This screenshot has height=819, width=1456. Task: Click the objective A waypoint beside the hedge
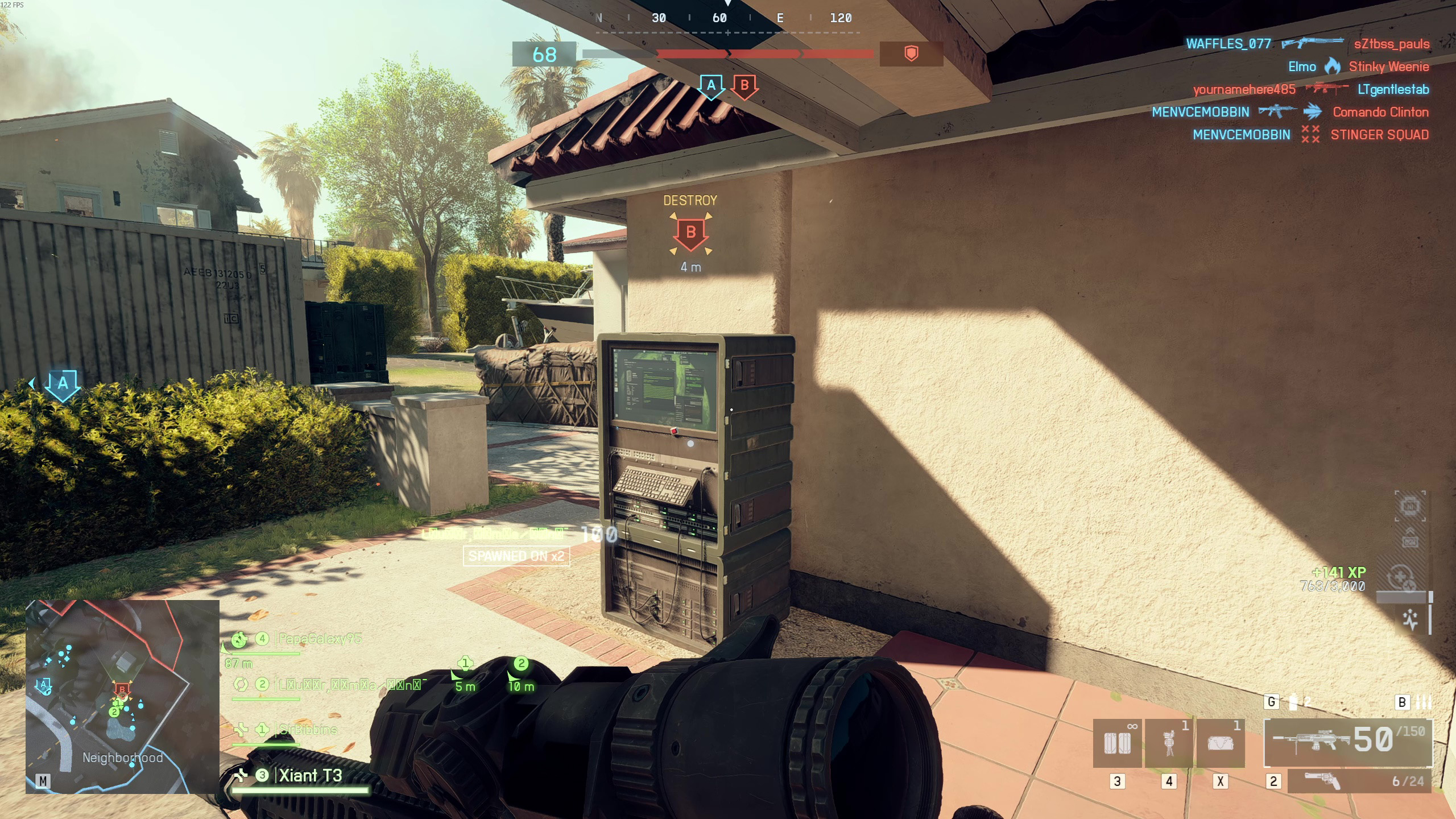coord(63,384)
